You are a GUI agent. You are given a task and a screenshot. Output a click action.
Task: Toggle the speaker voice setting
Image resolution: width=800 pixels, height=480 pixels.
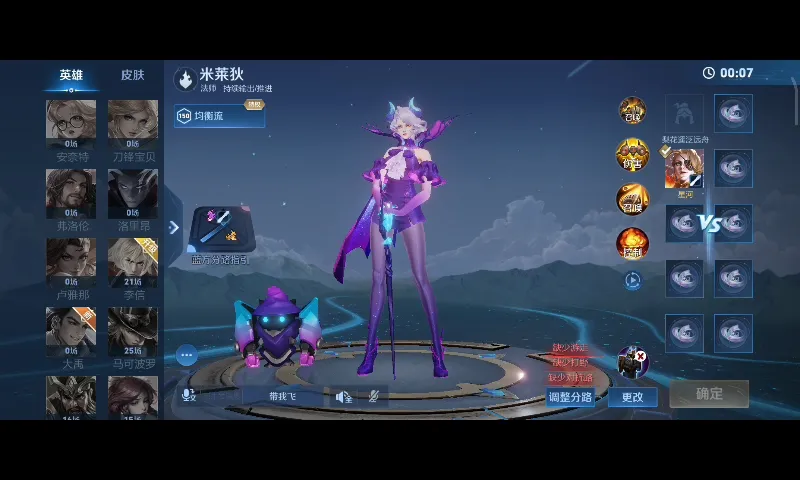tap(343, 397)
